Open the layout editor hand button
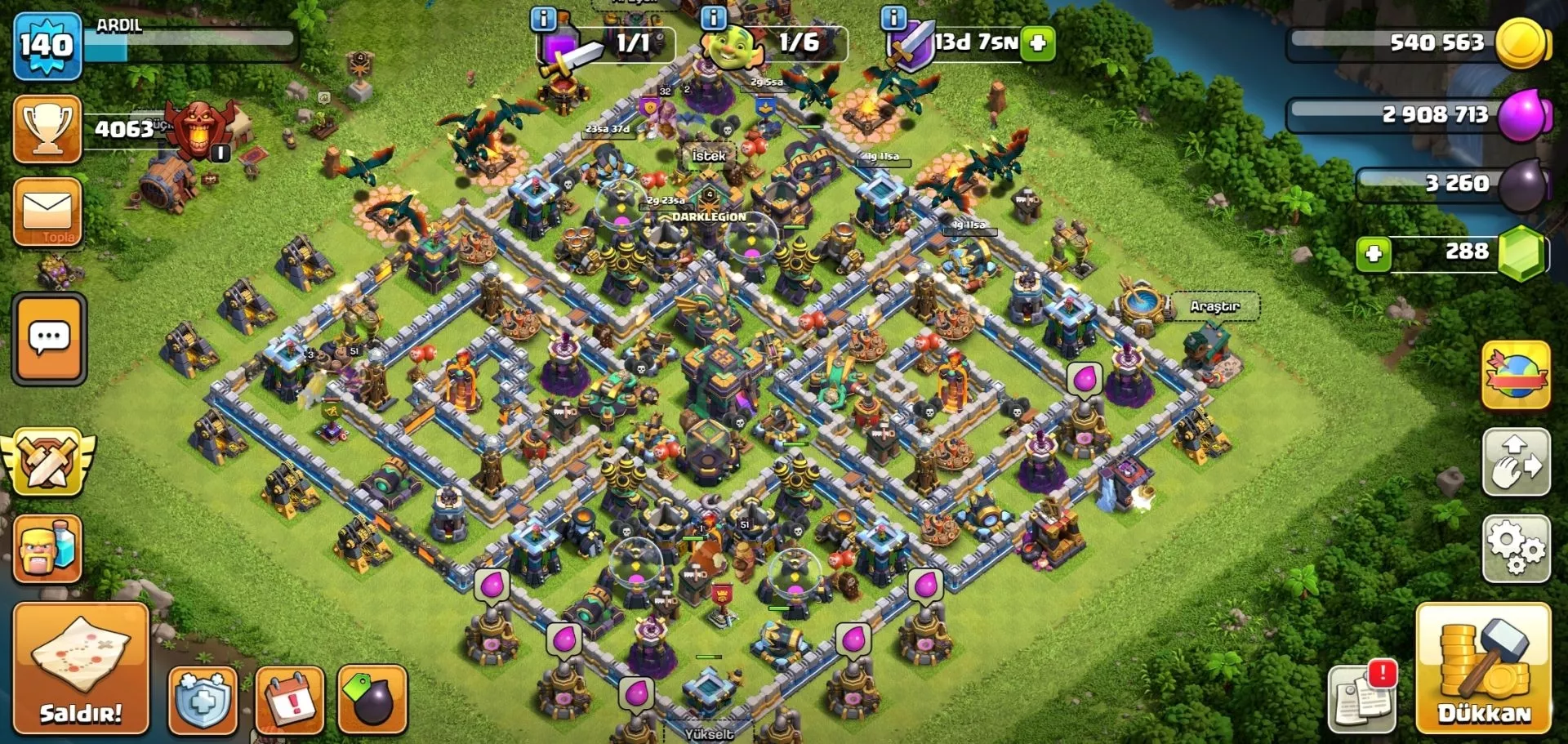1568x744 pixels. click(x=1516, y=461)
